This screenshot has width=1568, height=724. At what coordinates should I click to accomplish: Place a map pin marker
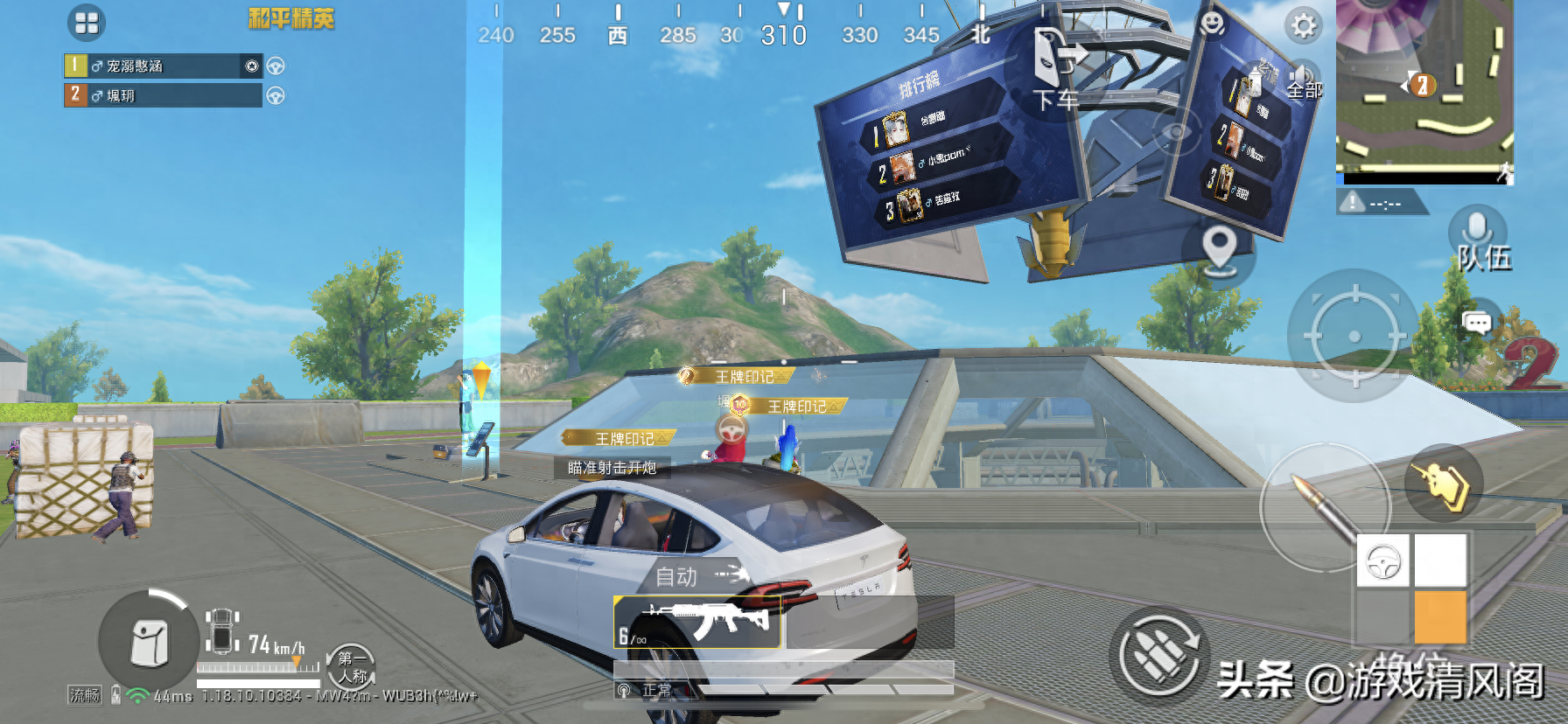pyautogui.click(x=1219, y=248)
